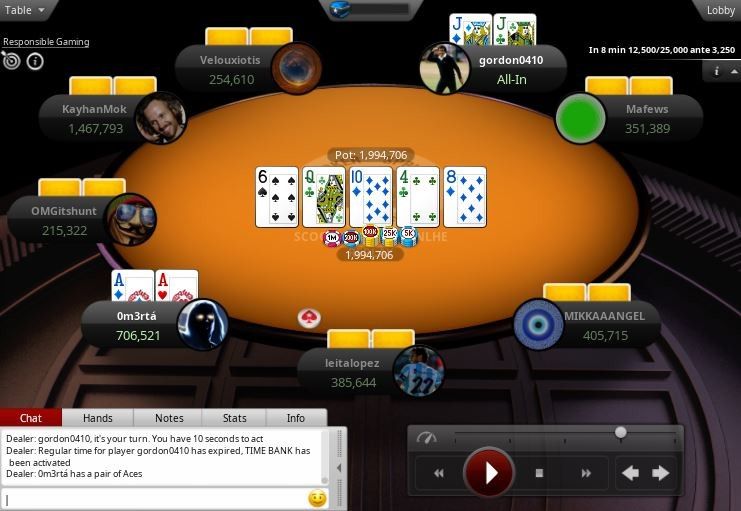Image resolution: width=741 pixels, height=511 pixels.
Task: Switch to the Chat tab
Action: (x=31, y=418)
